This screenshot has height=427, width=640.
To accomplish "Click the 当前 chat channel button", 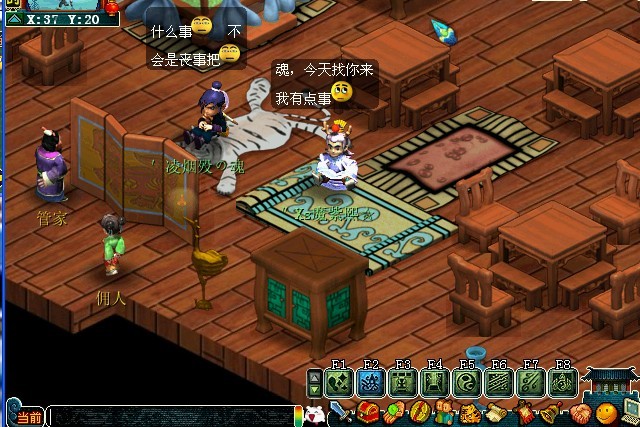I will point(27,416).
